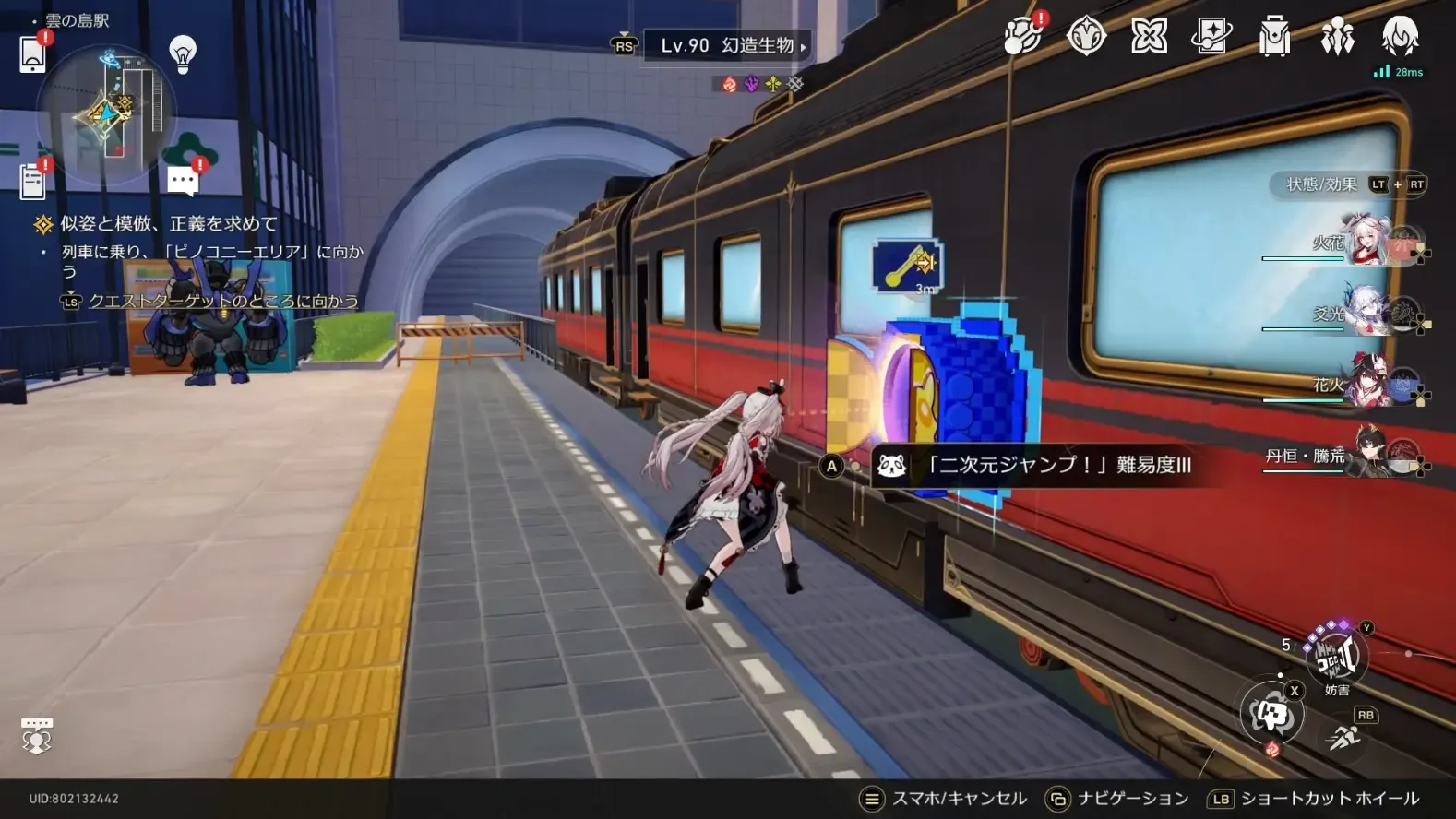Toggle the emote wheel at bottom left

coord(36,736)
